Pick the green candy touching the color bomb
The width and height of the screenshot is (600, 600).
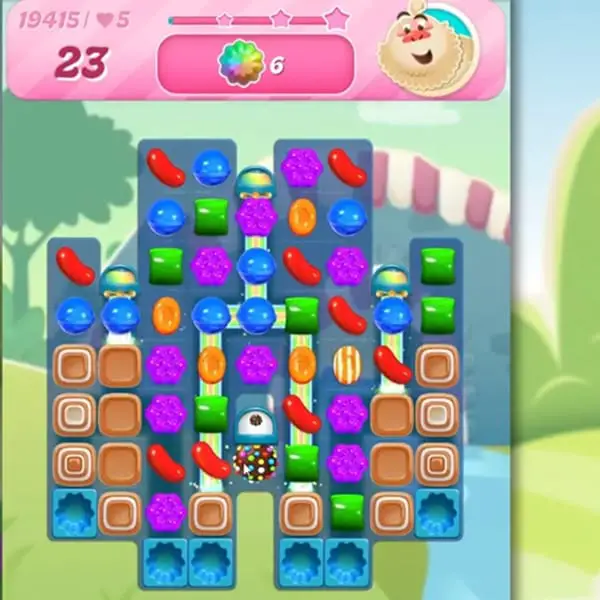301,461
